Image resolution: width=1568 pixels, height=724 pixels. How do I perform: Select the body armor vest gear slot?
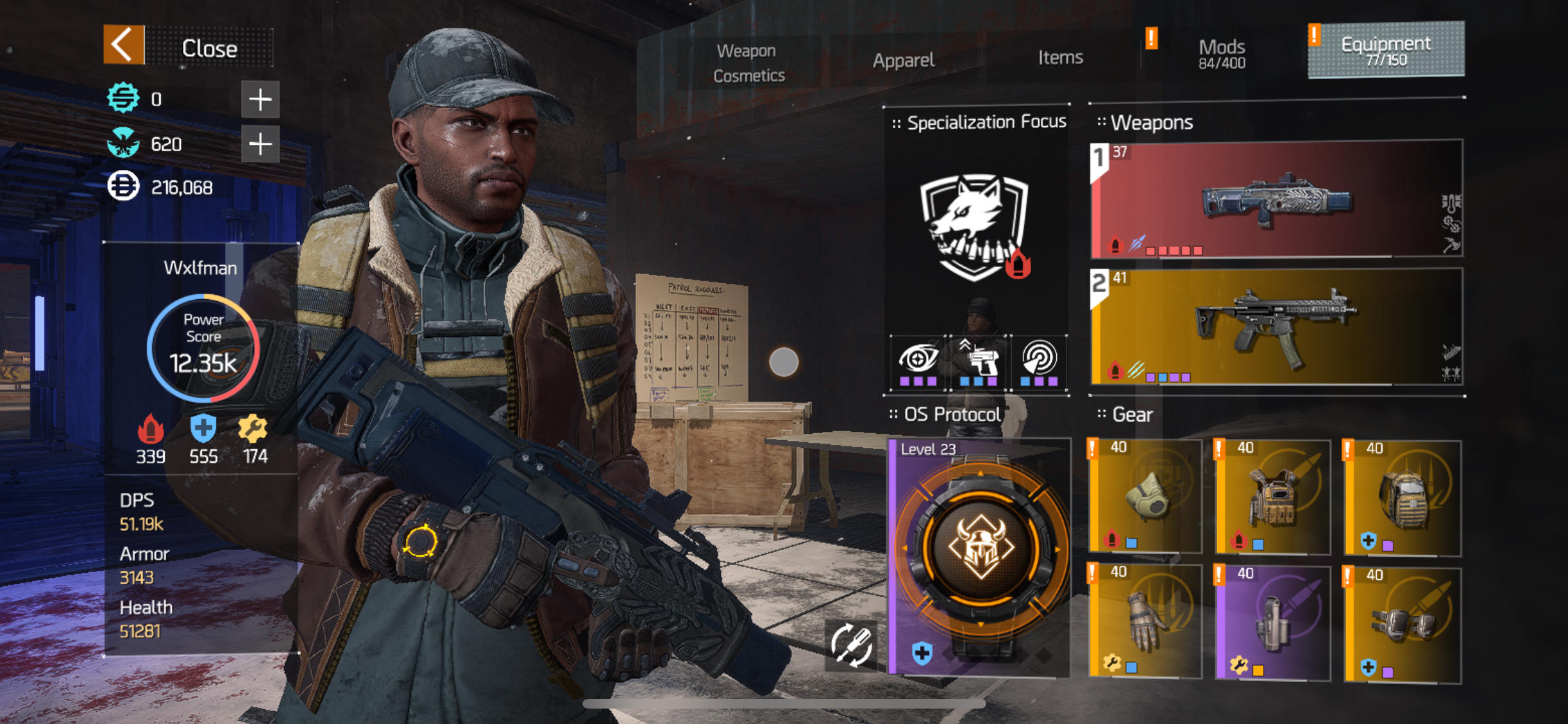coord(1273,497)
